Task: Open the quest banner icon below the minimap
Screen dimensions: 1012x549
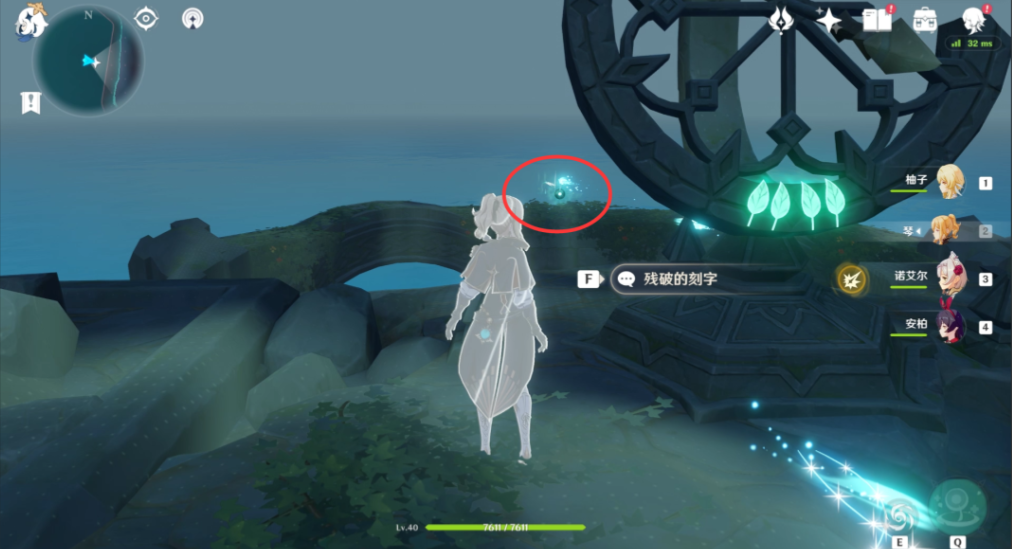Action: click(x=31, y=101)
